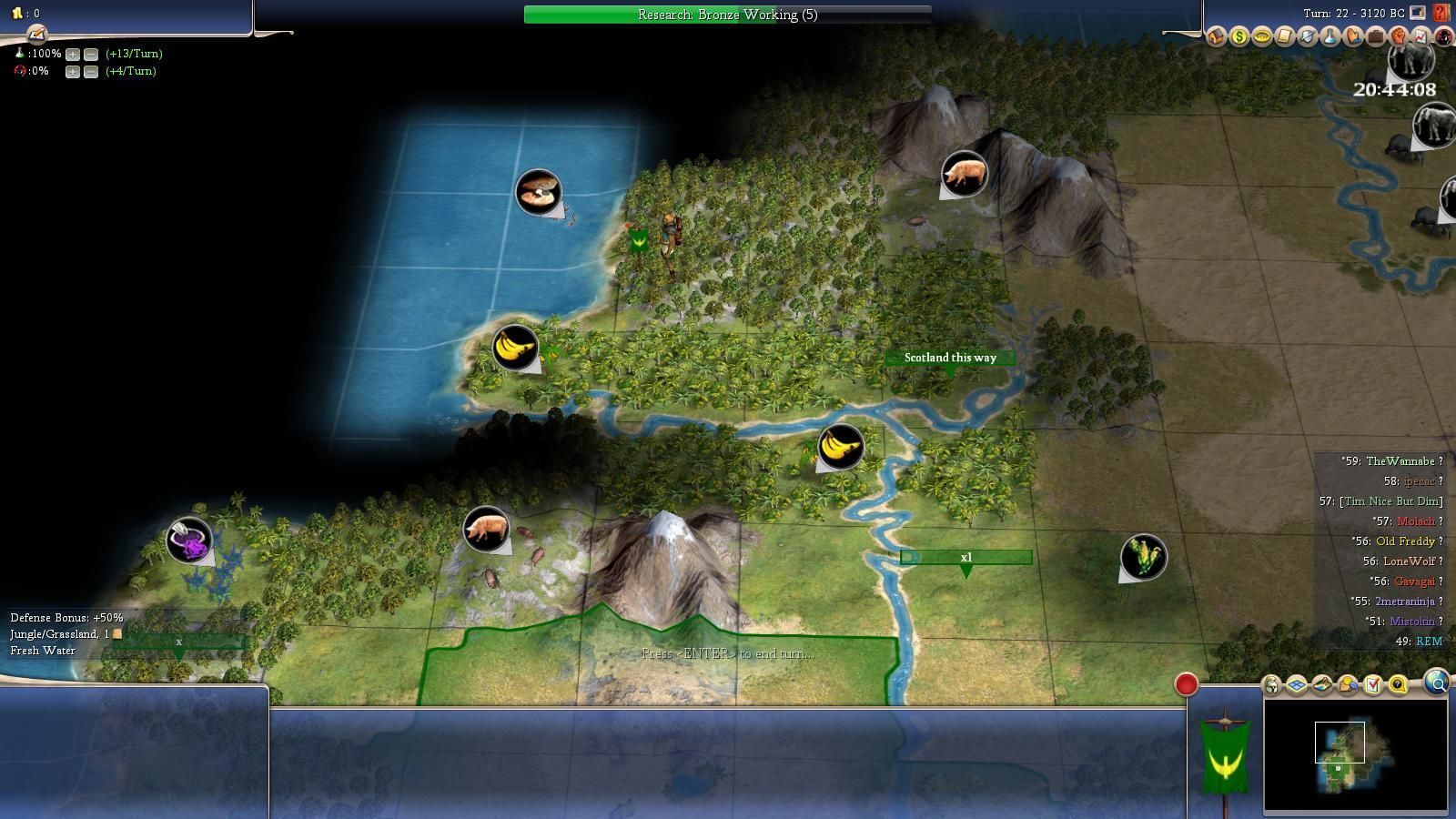Click the red end turn button
This screenshot has width=1456, height=819.
tap(1186, 684)
